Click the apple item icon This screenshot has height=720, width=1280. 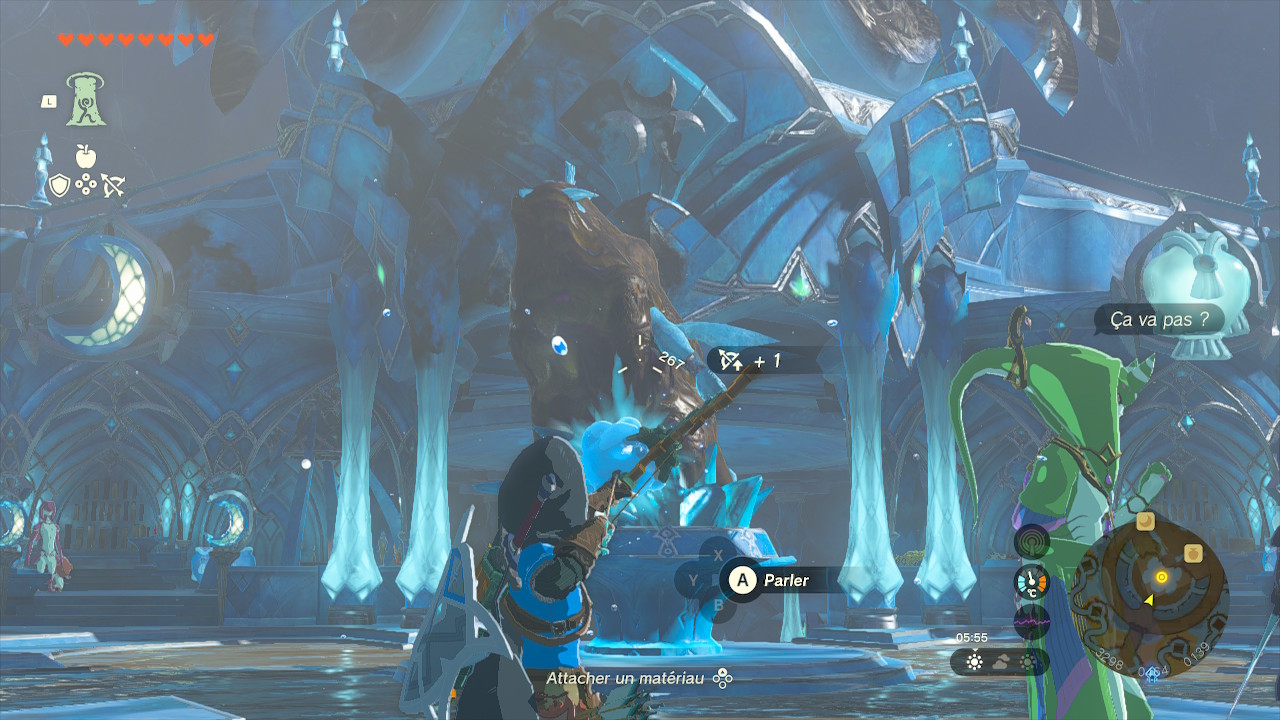[x=86, y=156]
